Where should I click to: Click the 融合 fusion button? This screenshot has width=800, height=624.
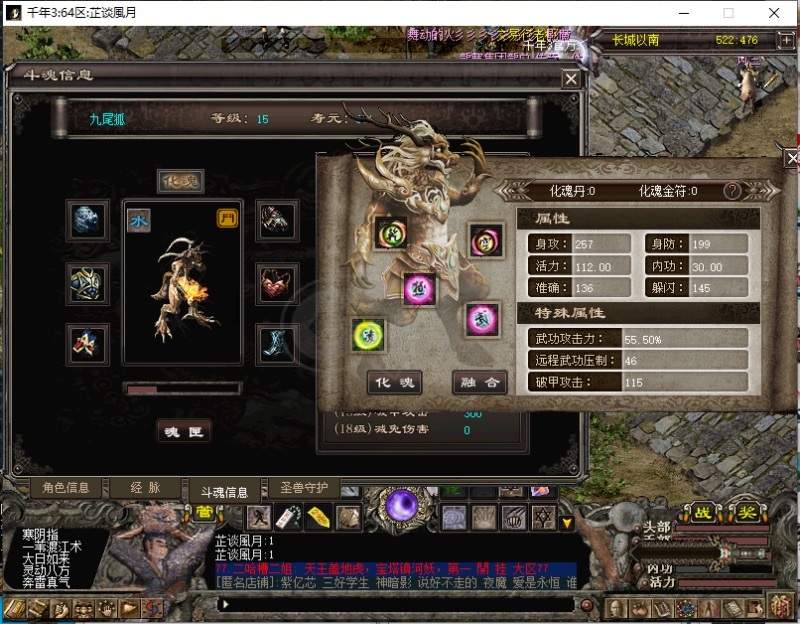(x=480, y=382)
